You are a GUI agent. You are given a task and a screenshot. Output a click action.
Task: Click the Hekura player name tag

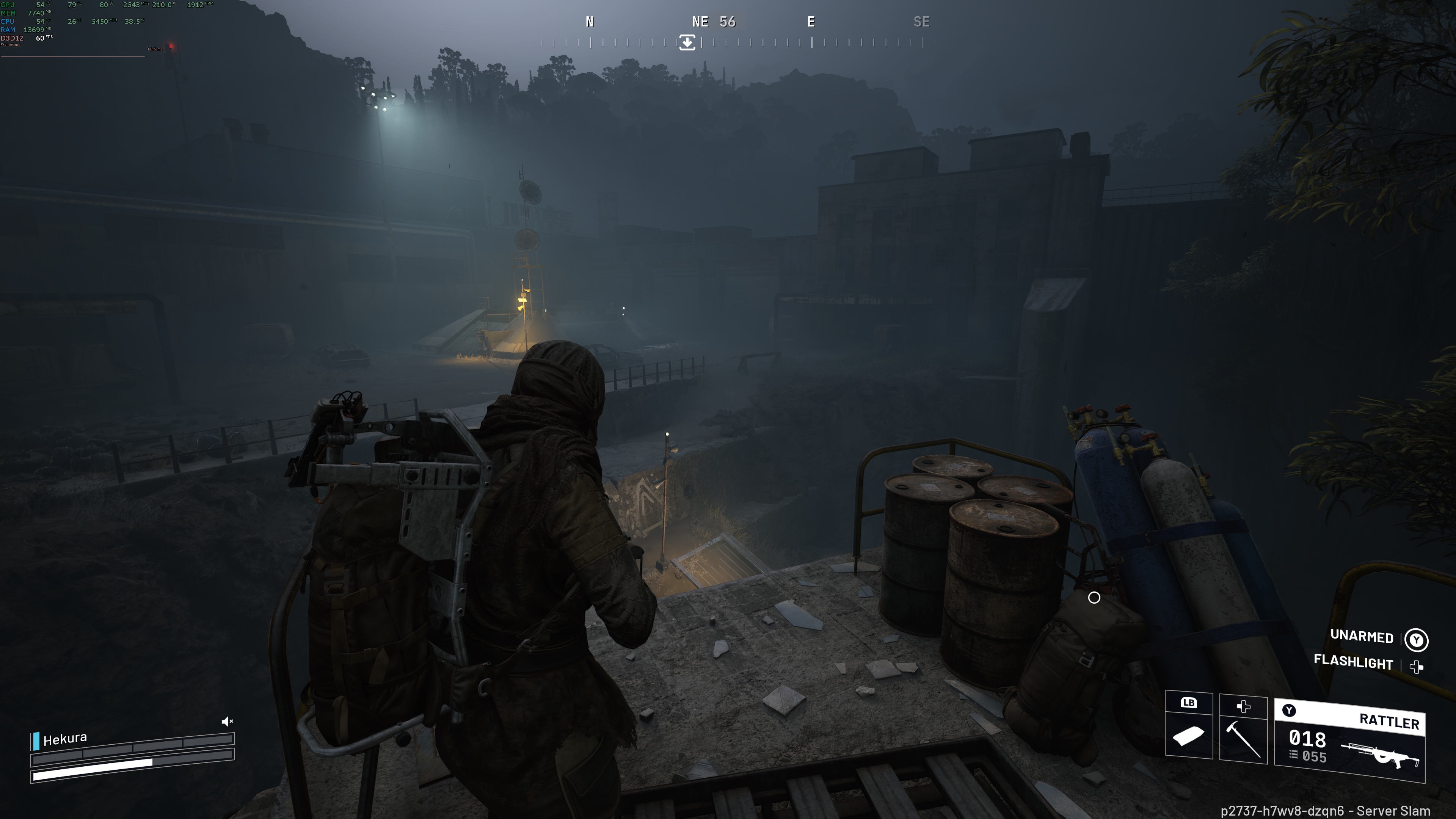(65, 739)
